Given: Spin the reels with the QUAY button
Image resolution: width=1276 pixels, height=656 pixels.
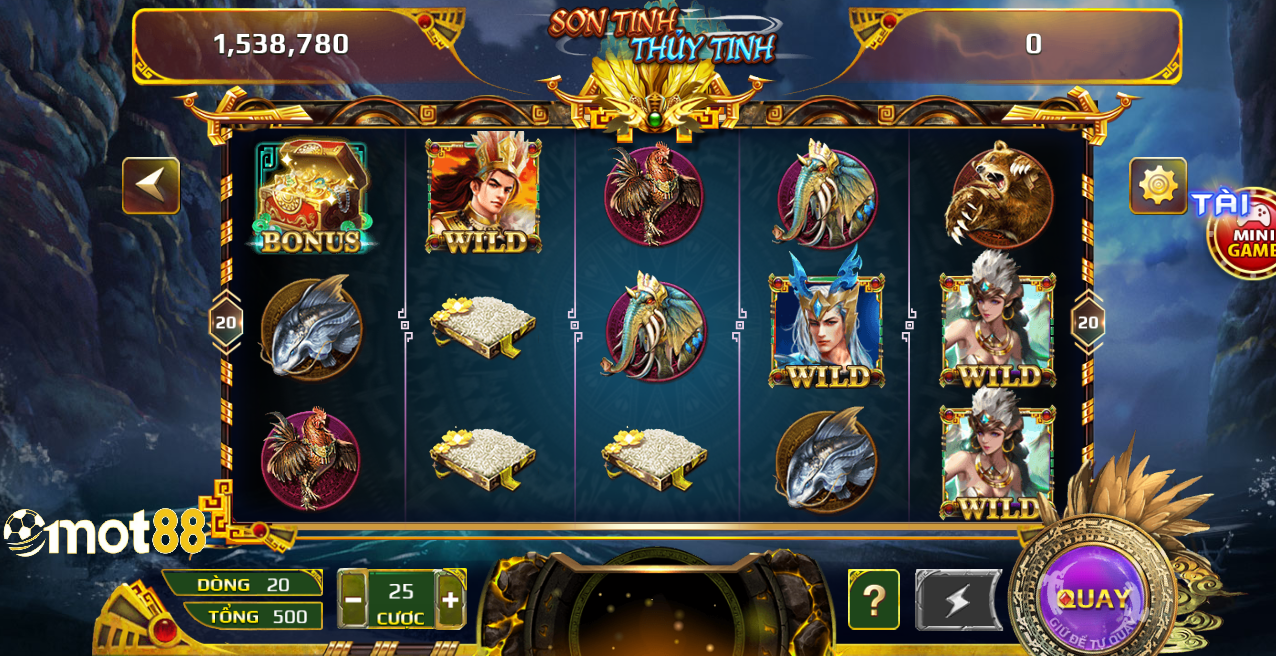Looking at the screenshot, I should coord(1093,599).
